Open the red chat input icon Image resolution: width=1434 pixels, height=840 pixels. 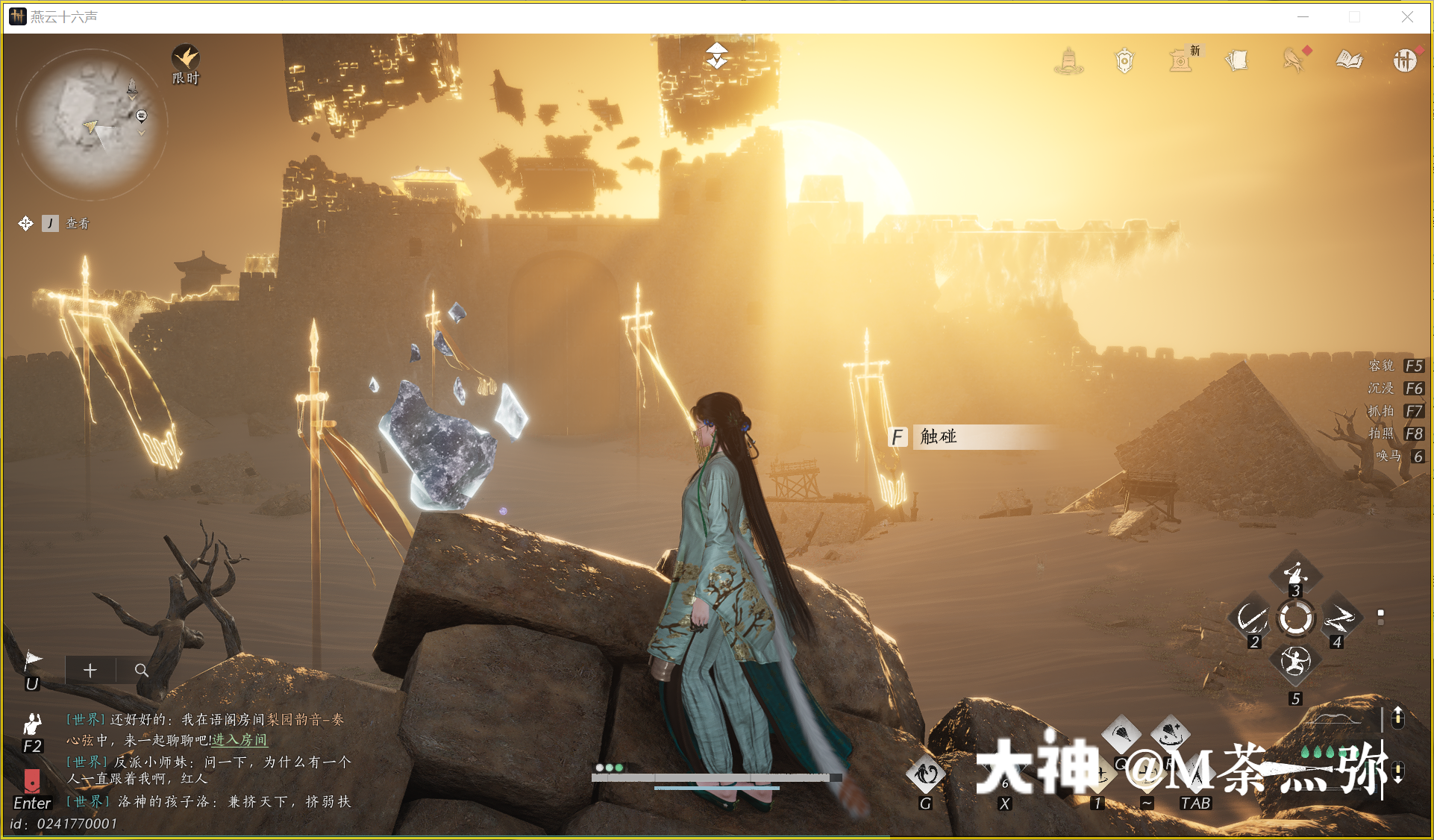pyautogui.click(x=32, y=780)
